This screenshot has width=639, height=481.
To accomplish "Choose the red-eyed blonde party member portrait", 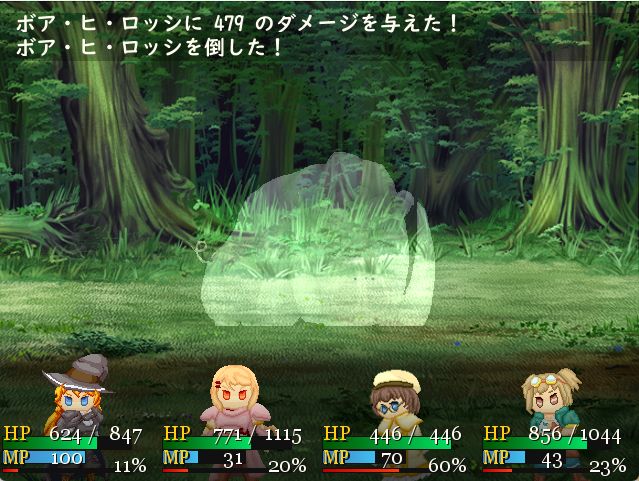I will (237, 396).
